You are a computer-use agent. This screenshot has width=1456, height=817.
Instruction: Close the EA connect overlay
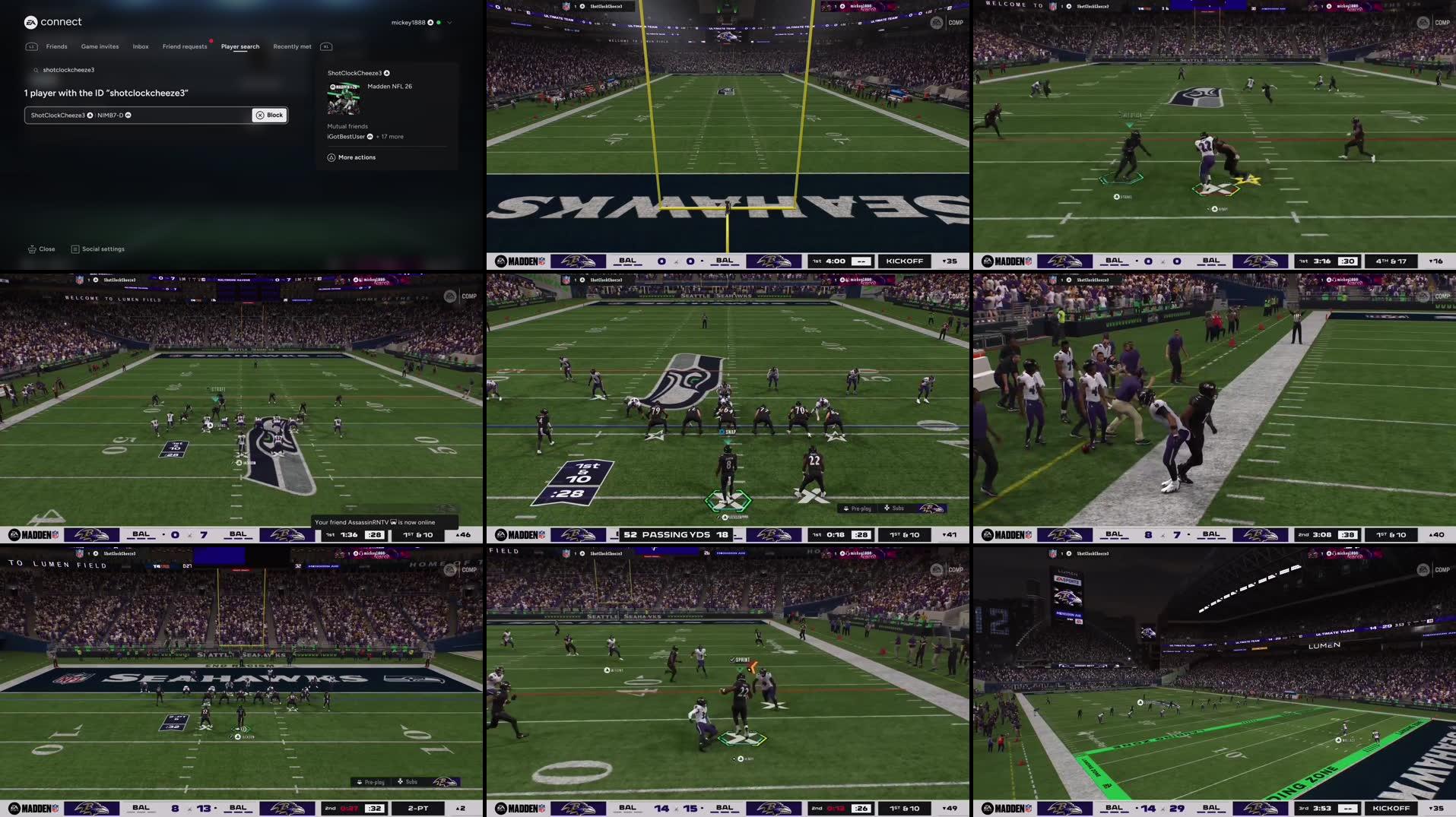42,249
